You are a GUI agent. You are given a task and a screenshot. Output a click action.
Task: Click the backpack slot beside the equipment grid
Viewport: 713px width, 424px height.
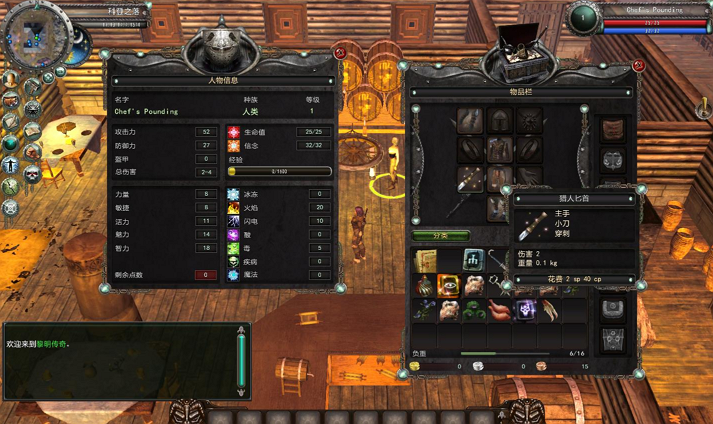click(612, 129)
